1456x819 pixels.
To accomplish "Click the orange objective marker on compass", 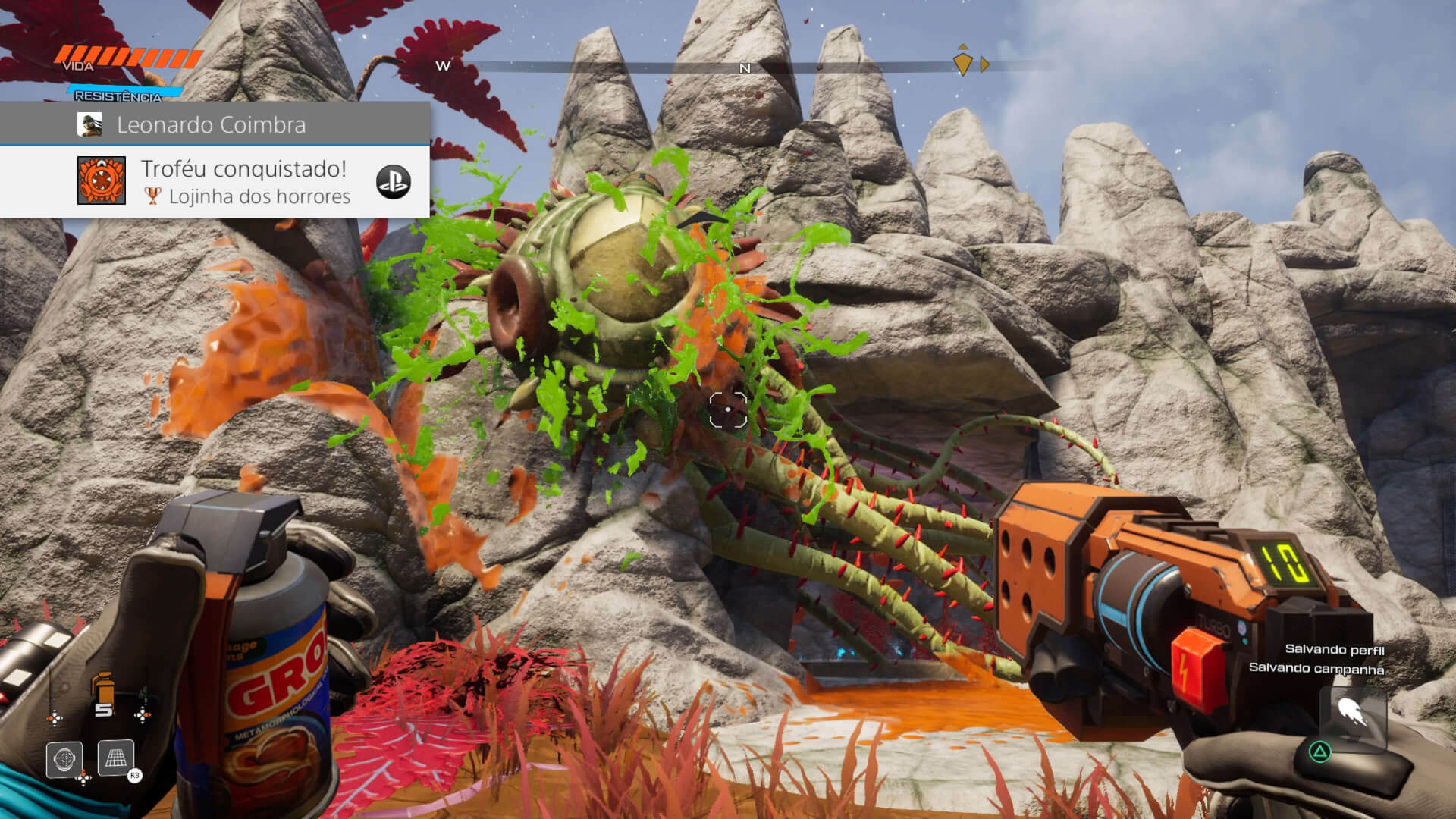I will pos(962,63).
